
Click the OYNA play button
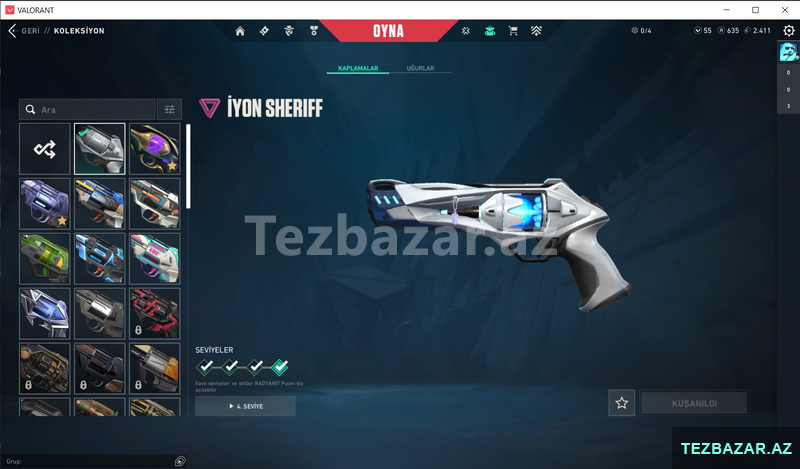tap(388, 31)
